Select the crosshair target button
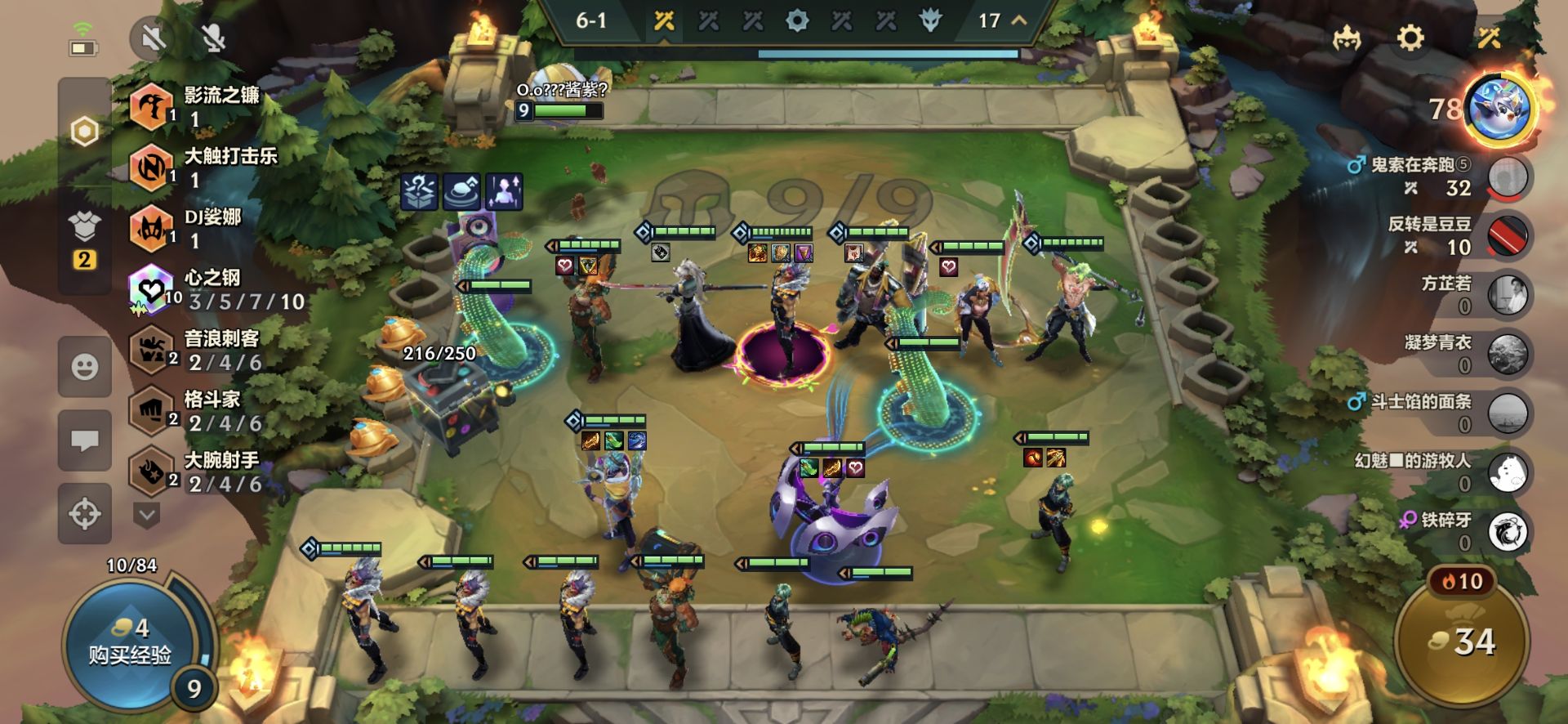 (85, 514)
